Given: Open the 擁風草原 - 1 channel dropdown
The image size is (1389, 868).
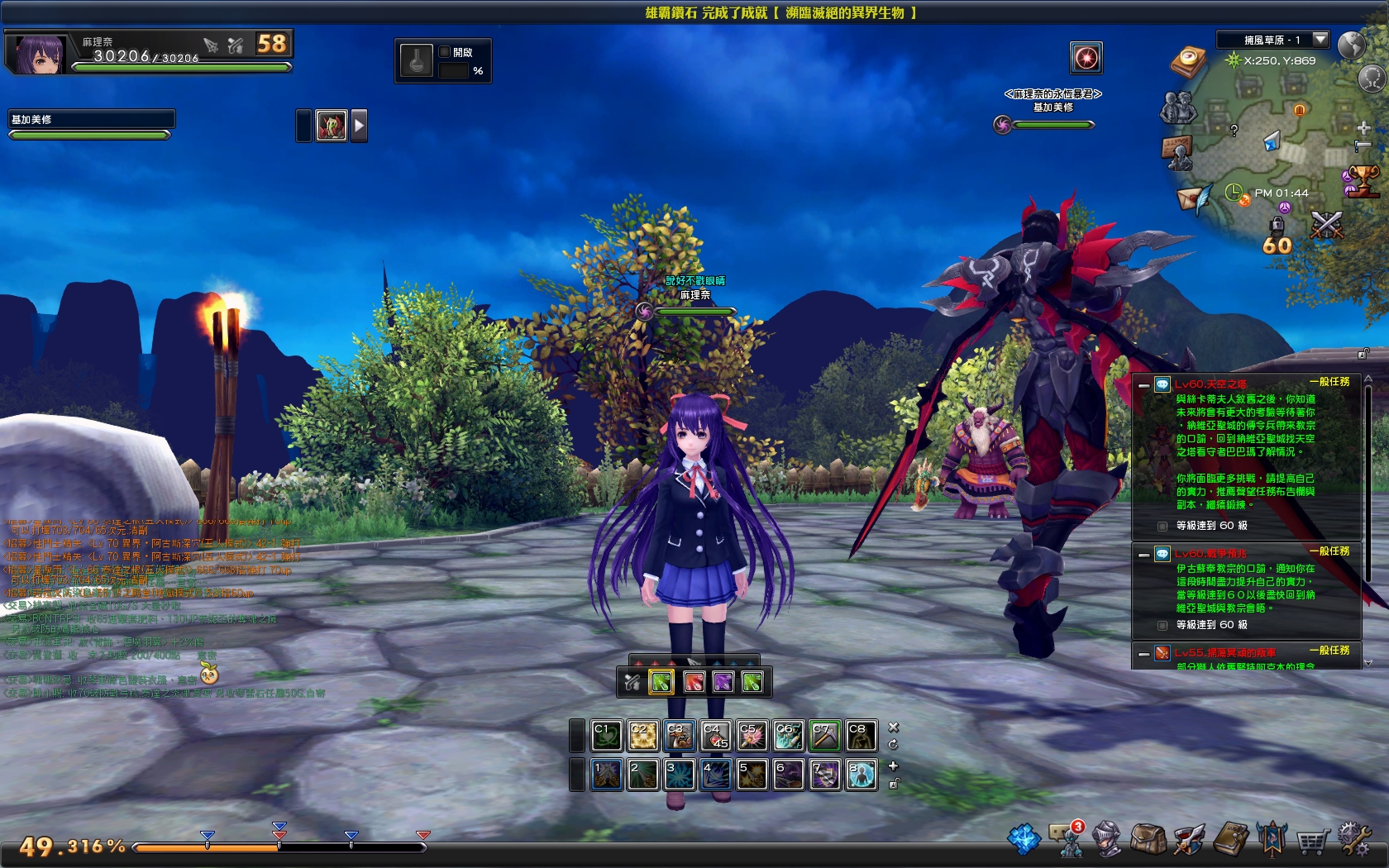Looking at the screenshot, I should 1273,39.
